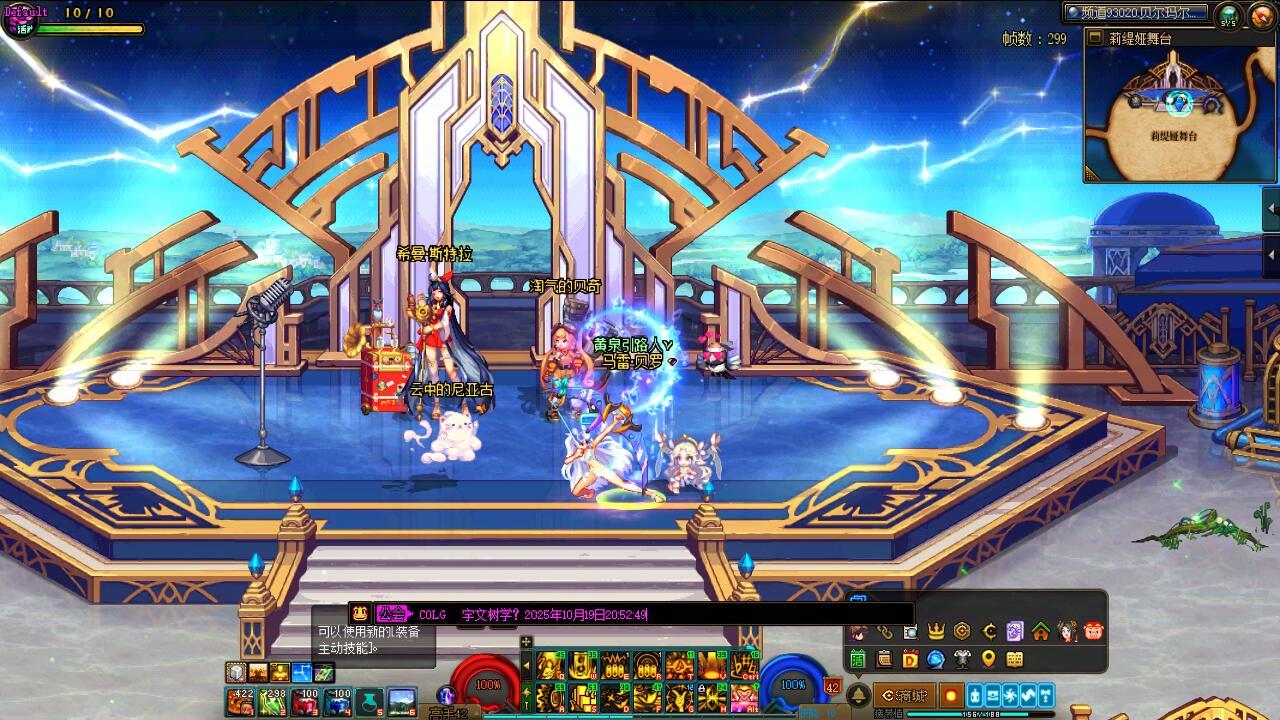Open the 商城 shop button
Image resolution: width=1280 pixels, height=720 pixels.
[905, 695]
